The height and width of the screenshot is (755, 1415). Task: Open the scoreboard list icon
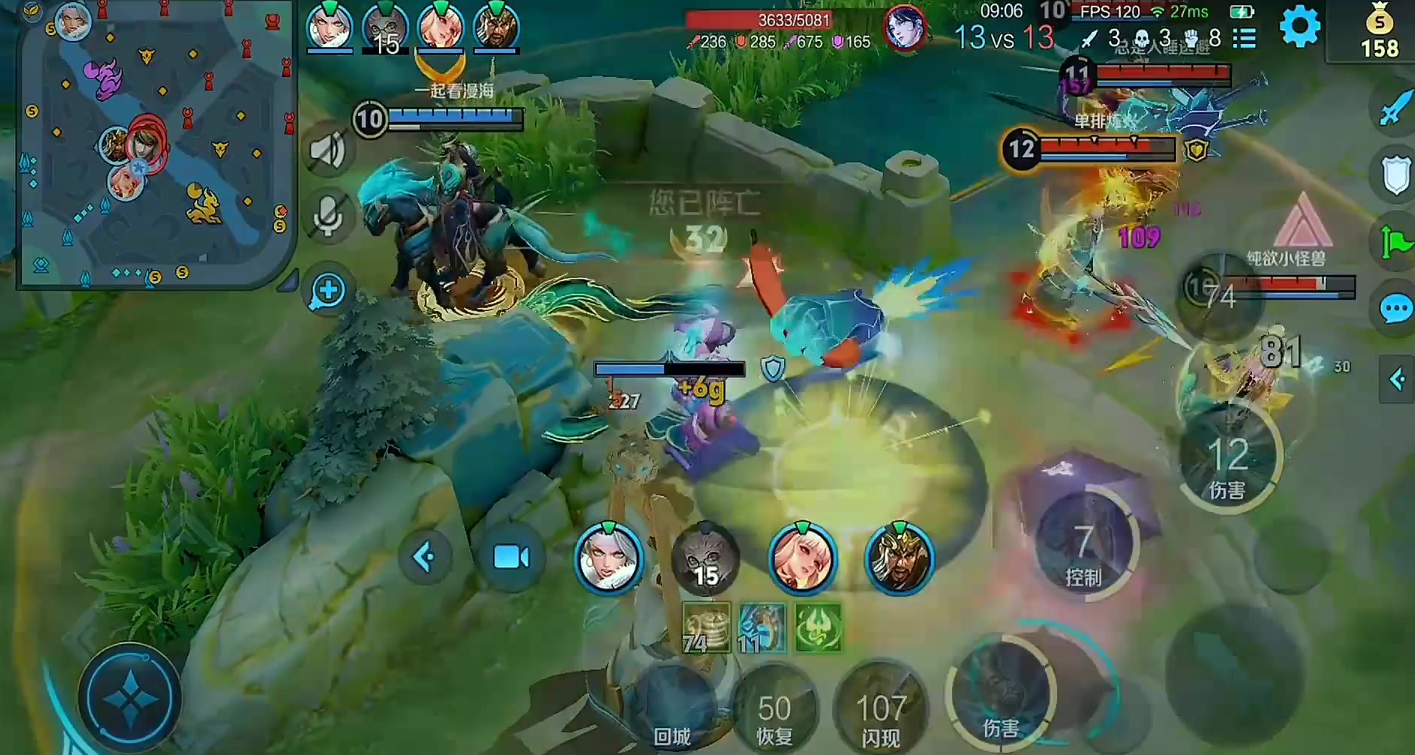pos(1244,38)
